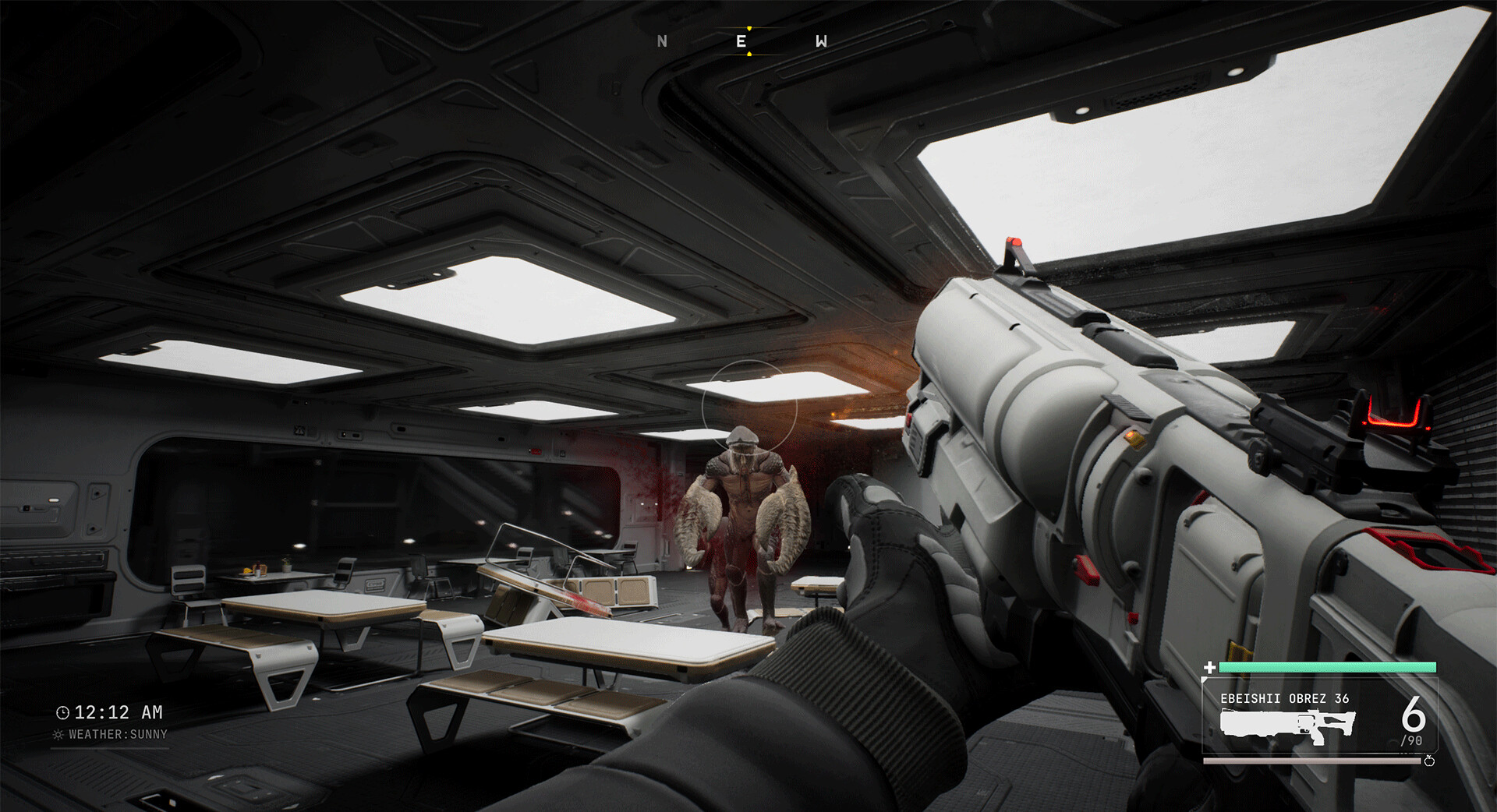Screen dimensions: 1497x812
Task: Click the sun icon next to WEATHER:SUNNY
Action: point(58,734)
